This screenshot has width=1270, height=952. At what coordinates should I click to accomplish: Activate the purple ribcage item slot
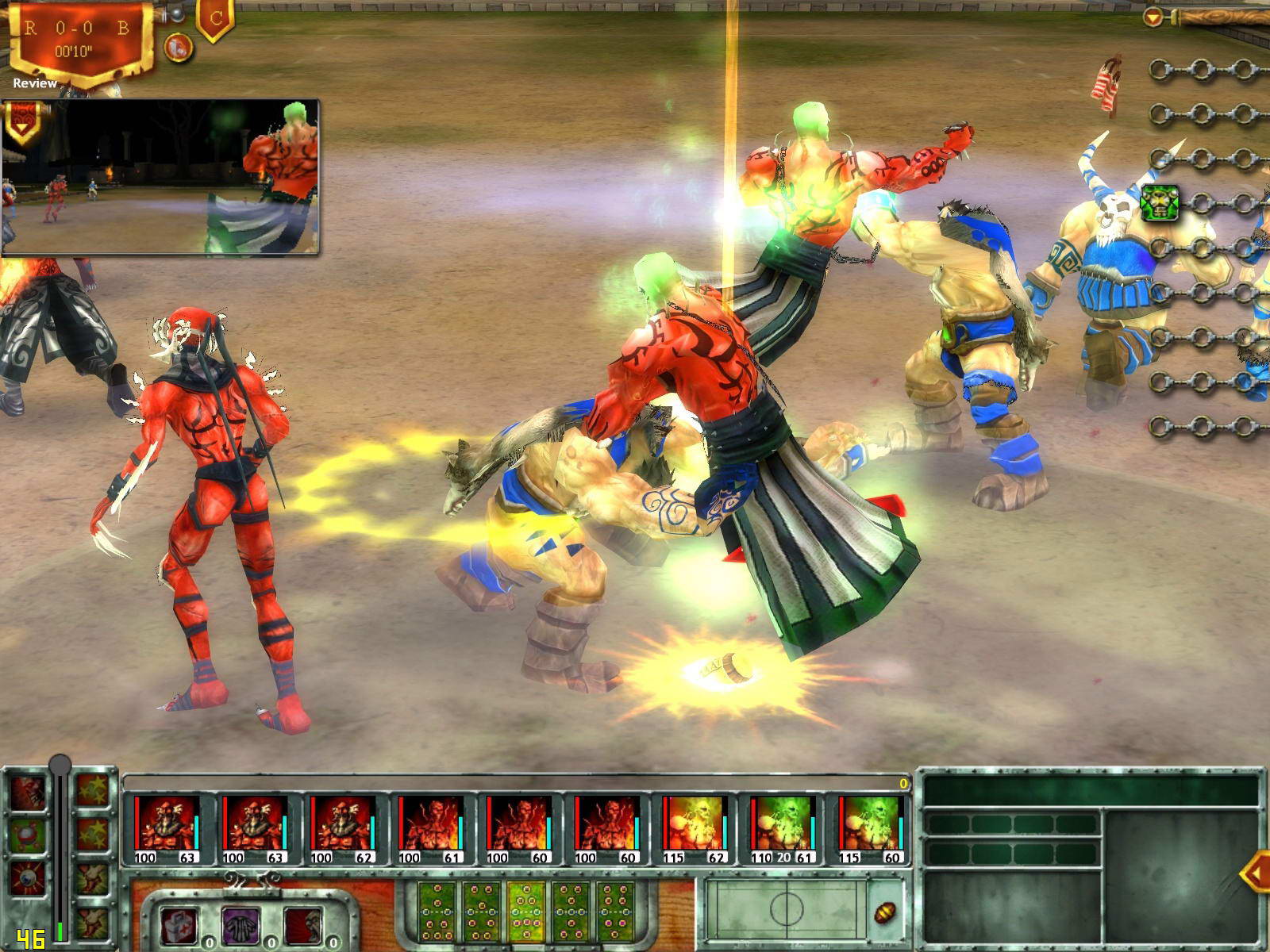pos(241,925)
